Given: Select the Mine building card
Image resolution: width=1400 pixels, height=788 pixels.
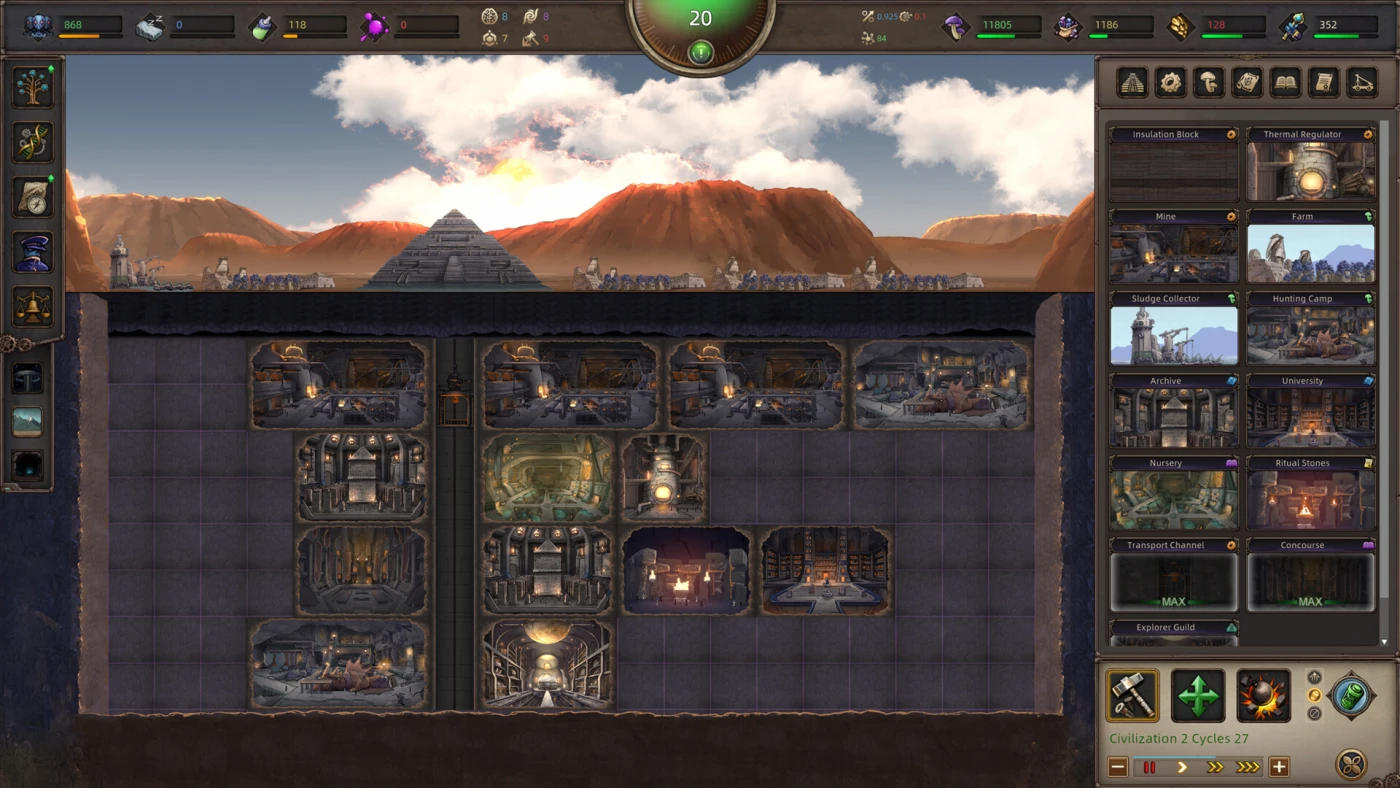Looking at the screenshot, I should coord(1173,247).
